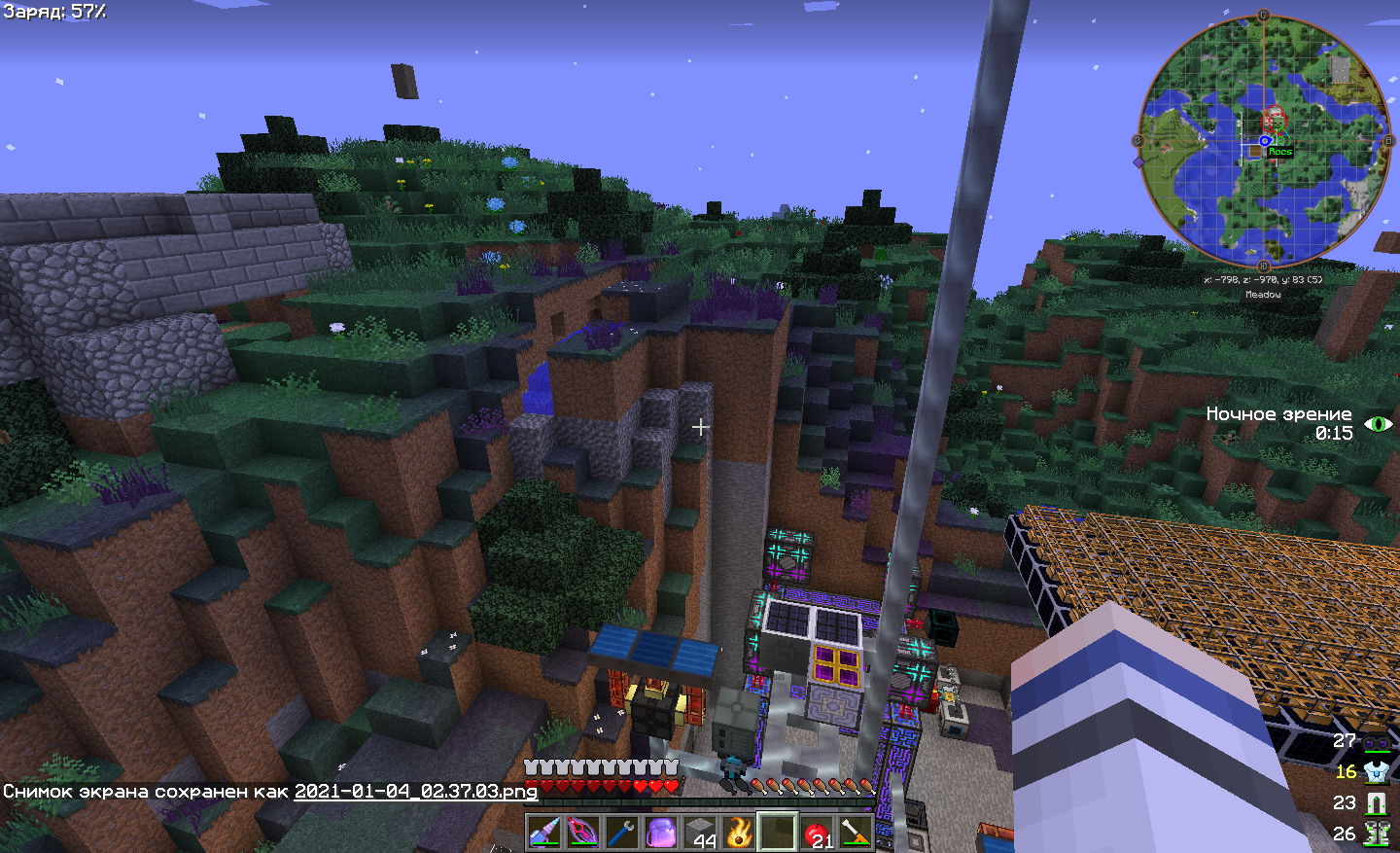Click the boots armor icon

[1377, 834]
